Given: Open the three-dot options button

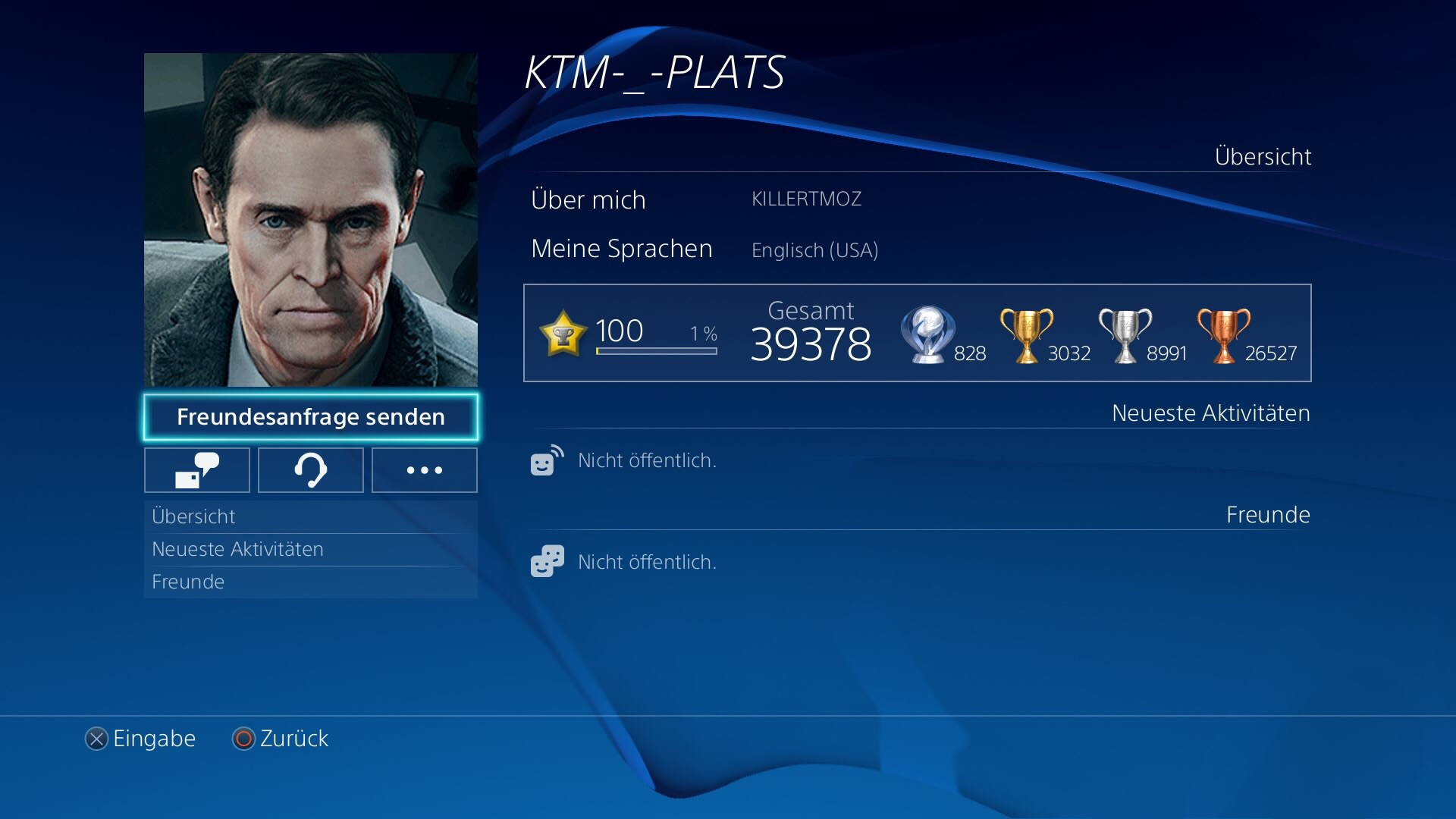Looking at the screenshot, I should pyautogui.click(x=425, y=470).
